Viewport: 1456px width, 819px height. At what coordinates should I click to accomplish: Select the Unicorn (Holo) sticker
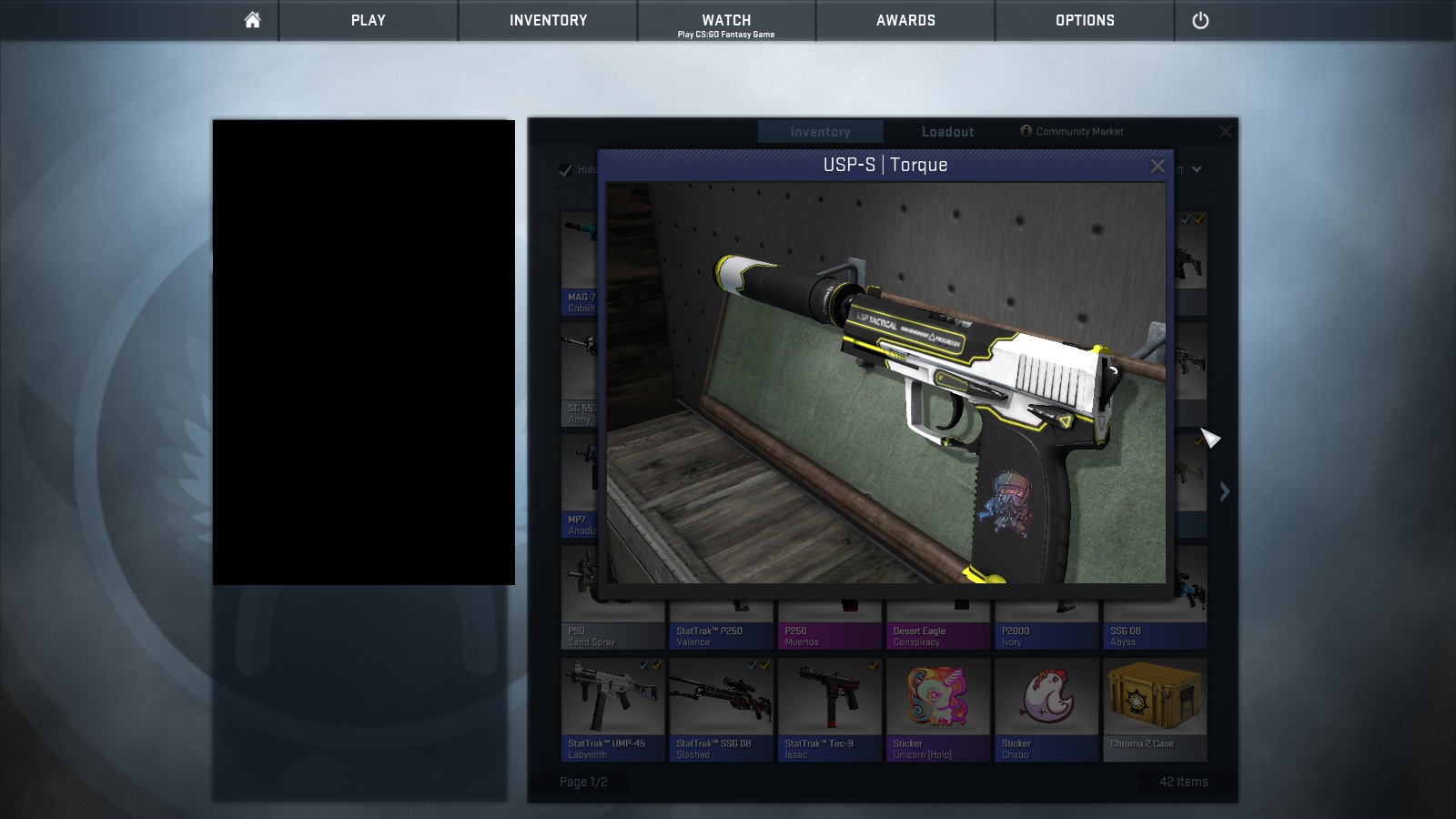(x=938, y=708)
